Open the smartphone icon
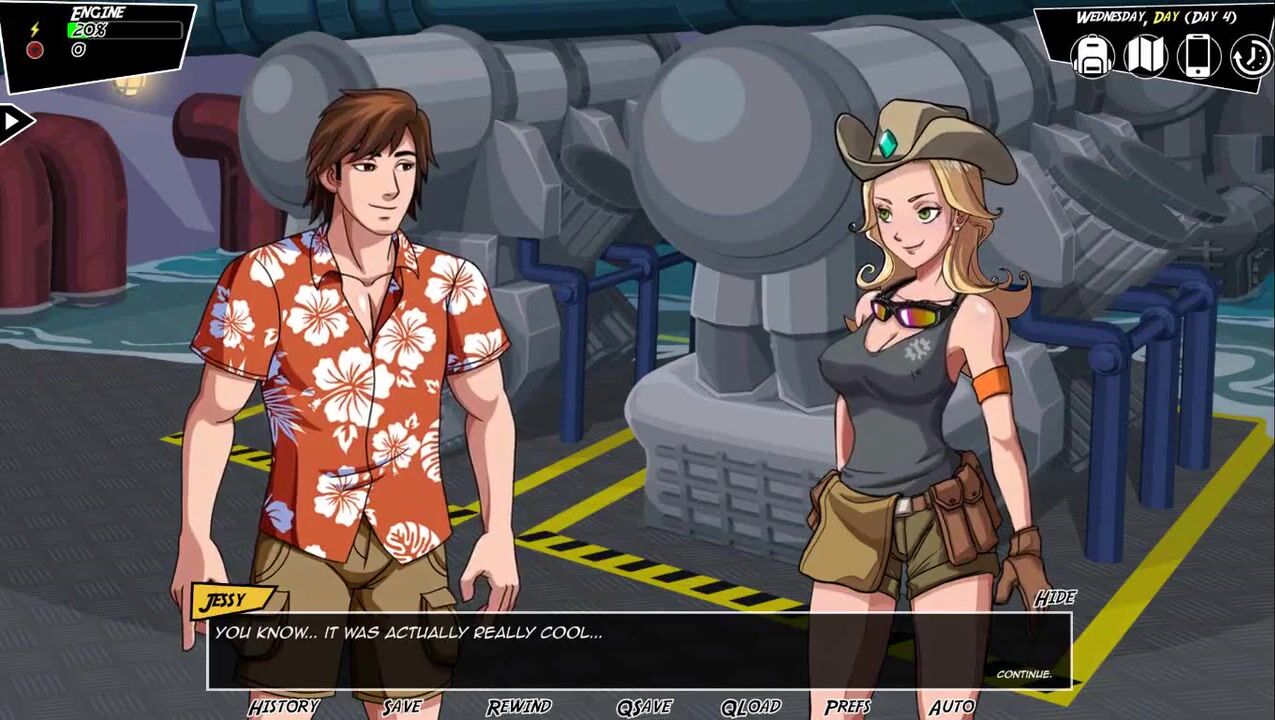The height and width of the screenshot is (720, 1275). point(1198,56)
